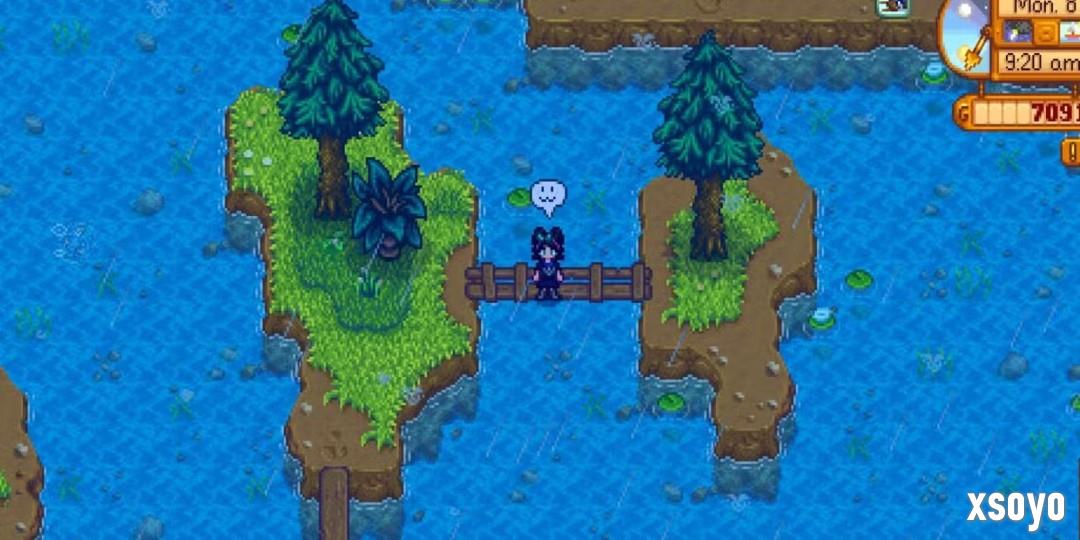This screenshot has width=1080, height=540.
Task: Open the quest journal exclamation icon
Action: (1071, 151)
